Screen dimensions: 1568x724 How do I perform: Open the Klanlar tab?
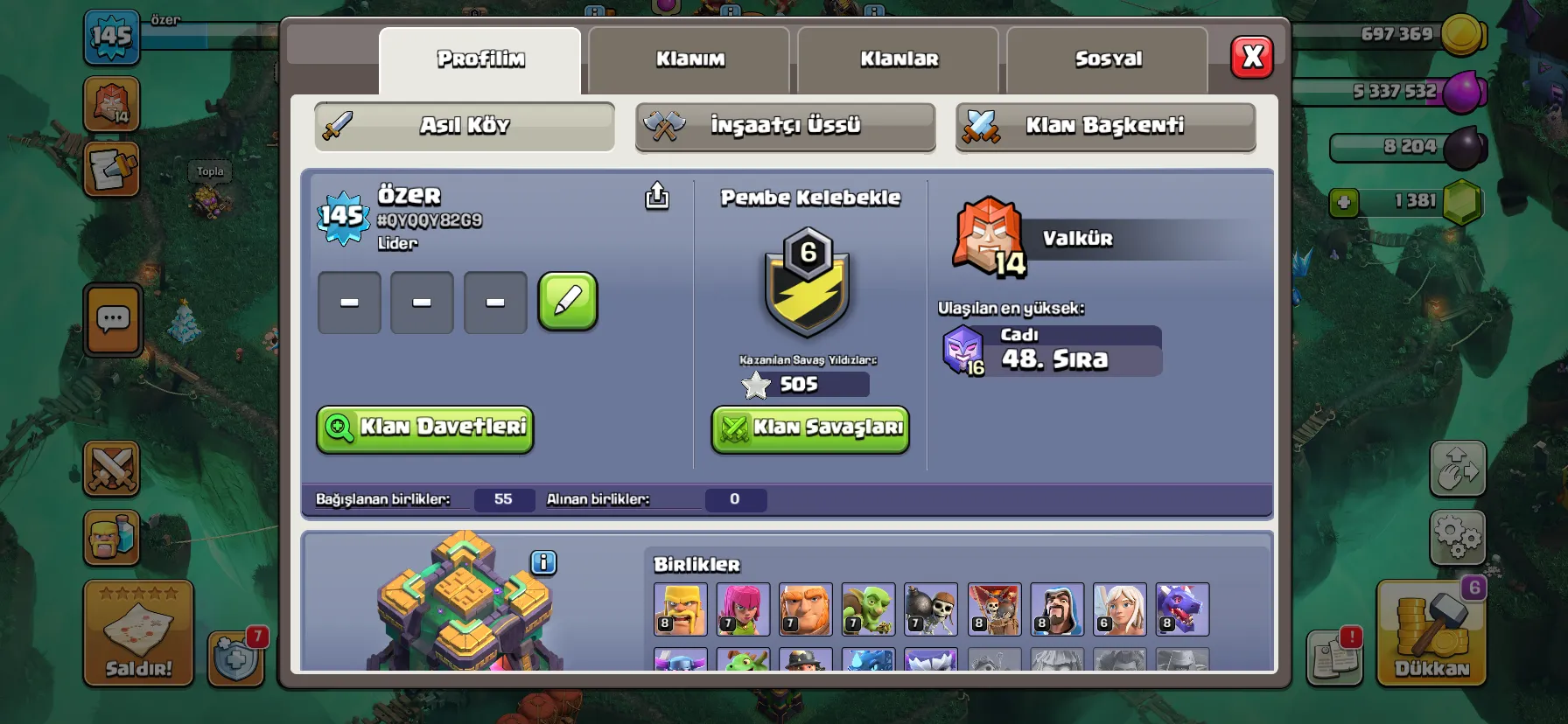point(899,59)
